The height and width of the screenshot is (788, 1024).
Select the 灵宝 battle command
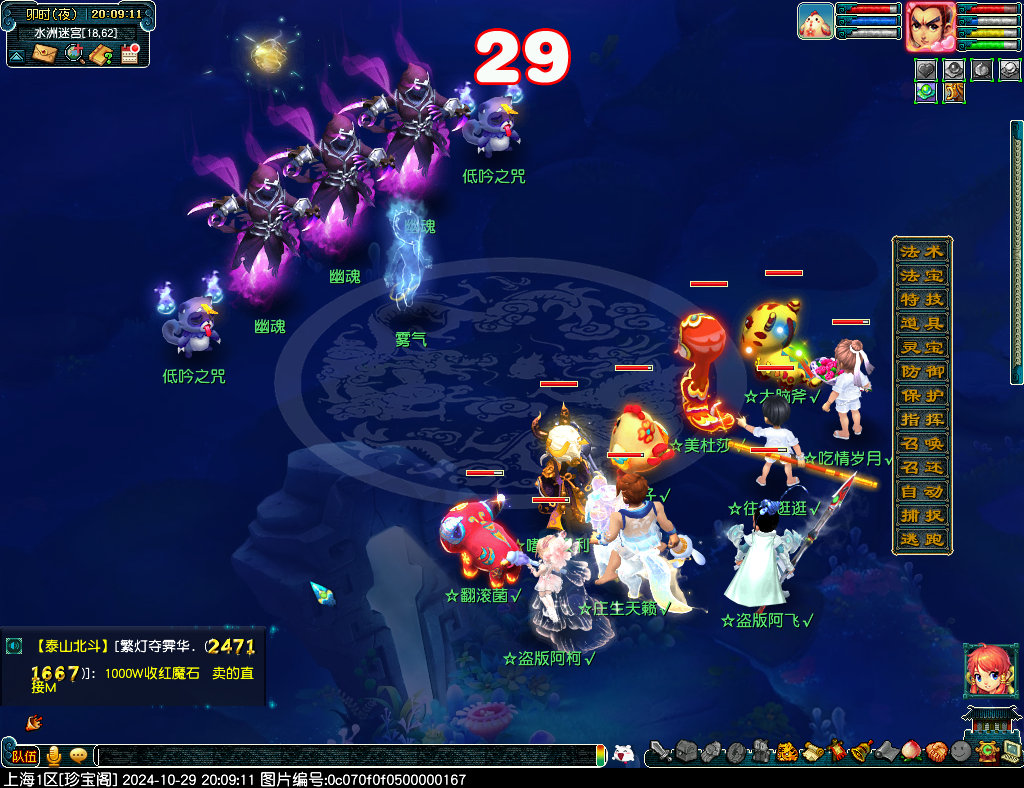[921, 347]
